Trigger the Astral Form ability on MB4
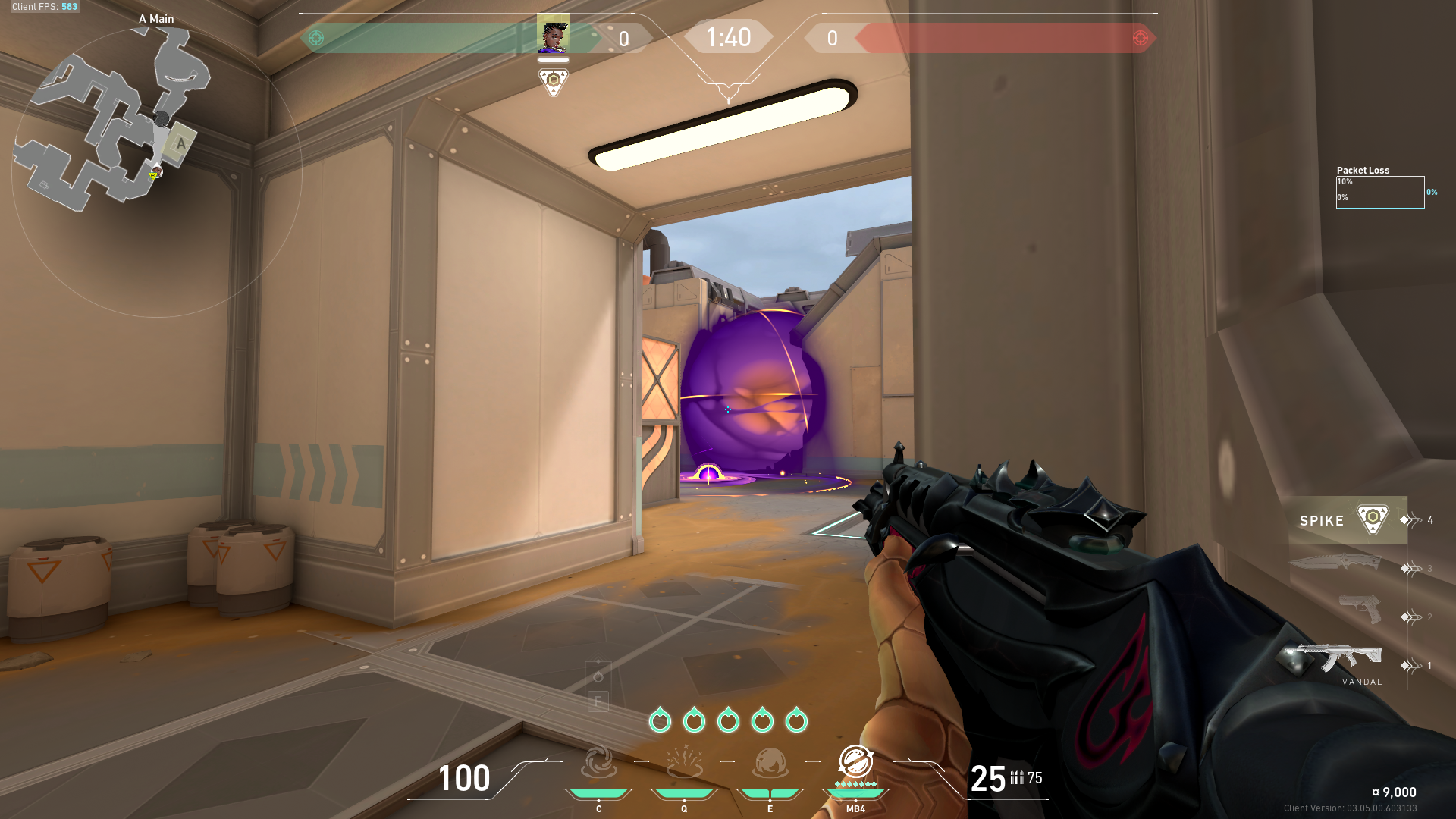The height and width of the screenshot is (819, 1456). [855, 761]
